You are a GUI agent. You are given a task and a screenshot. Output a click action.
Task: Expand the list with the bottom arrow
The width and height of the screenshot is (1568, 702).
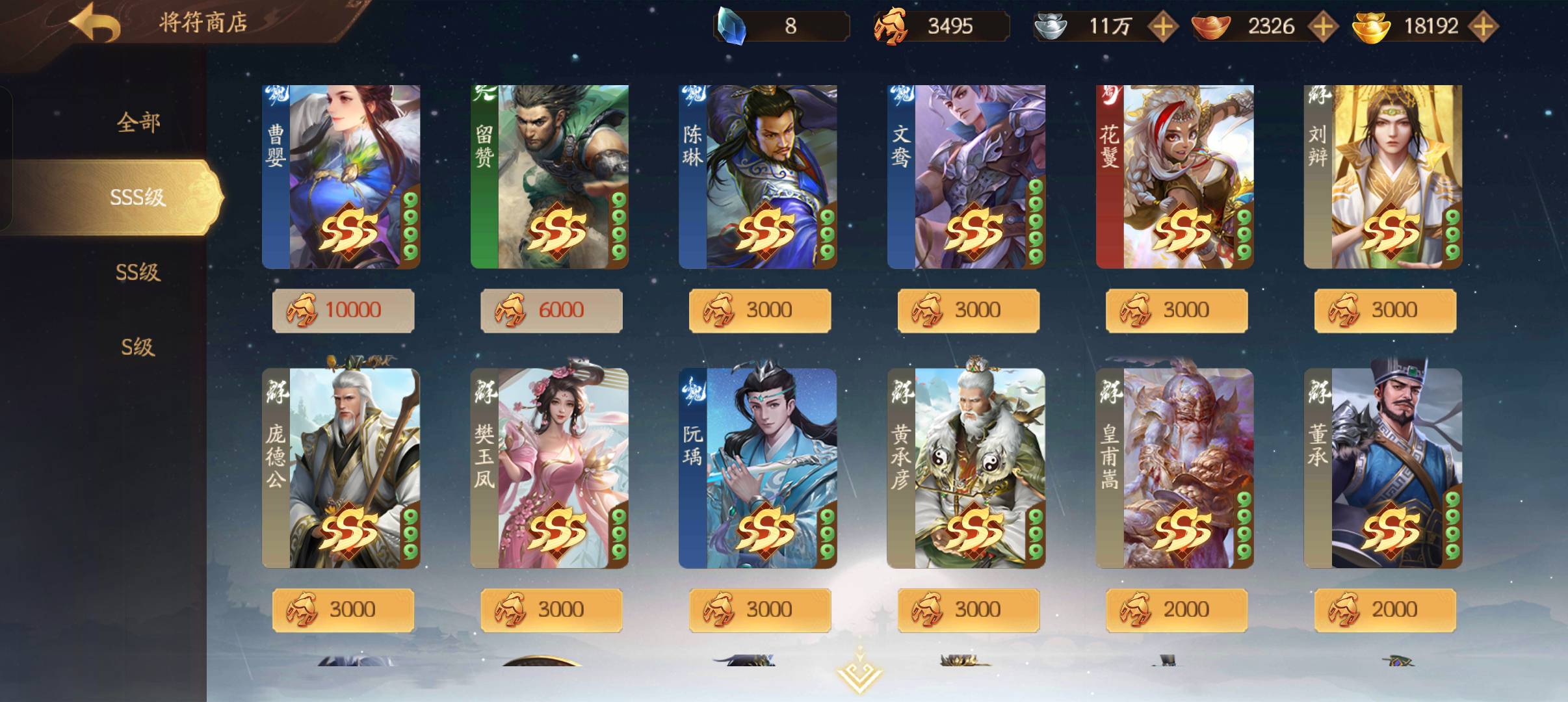tap(859, 673)
